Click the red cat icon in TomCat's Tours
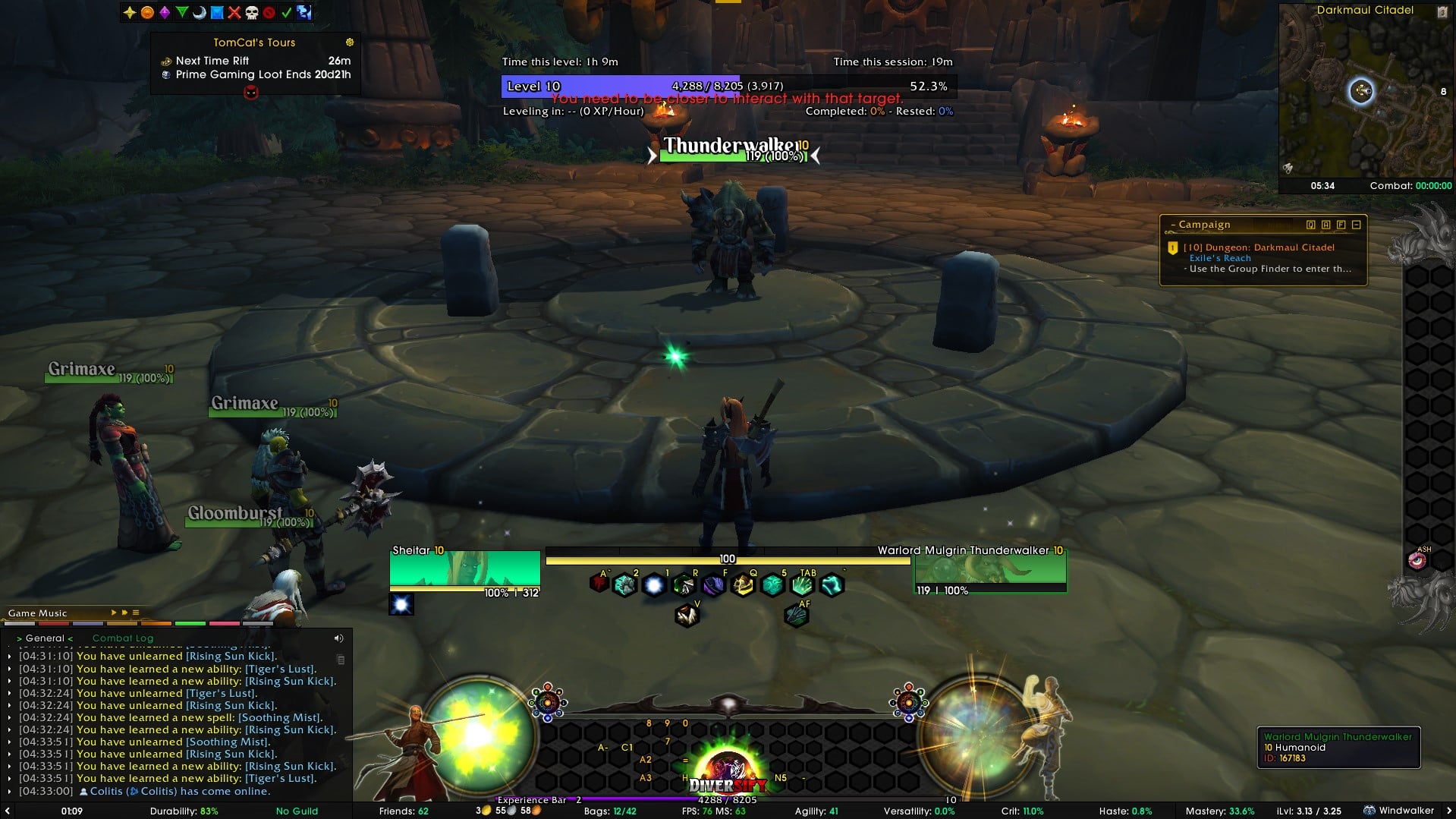 coord(251,93)
